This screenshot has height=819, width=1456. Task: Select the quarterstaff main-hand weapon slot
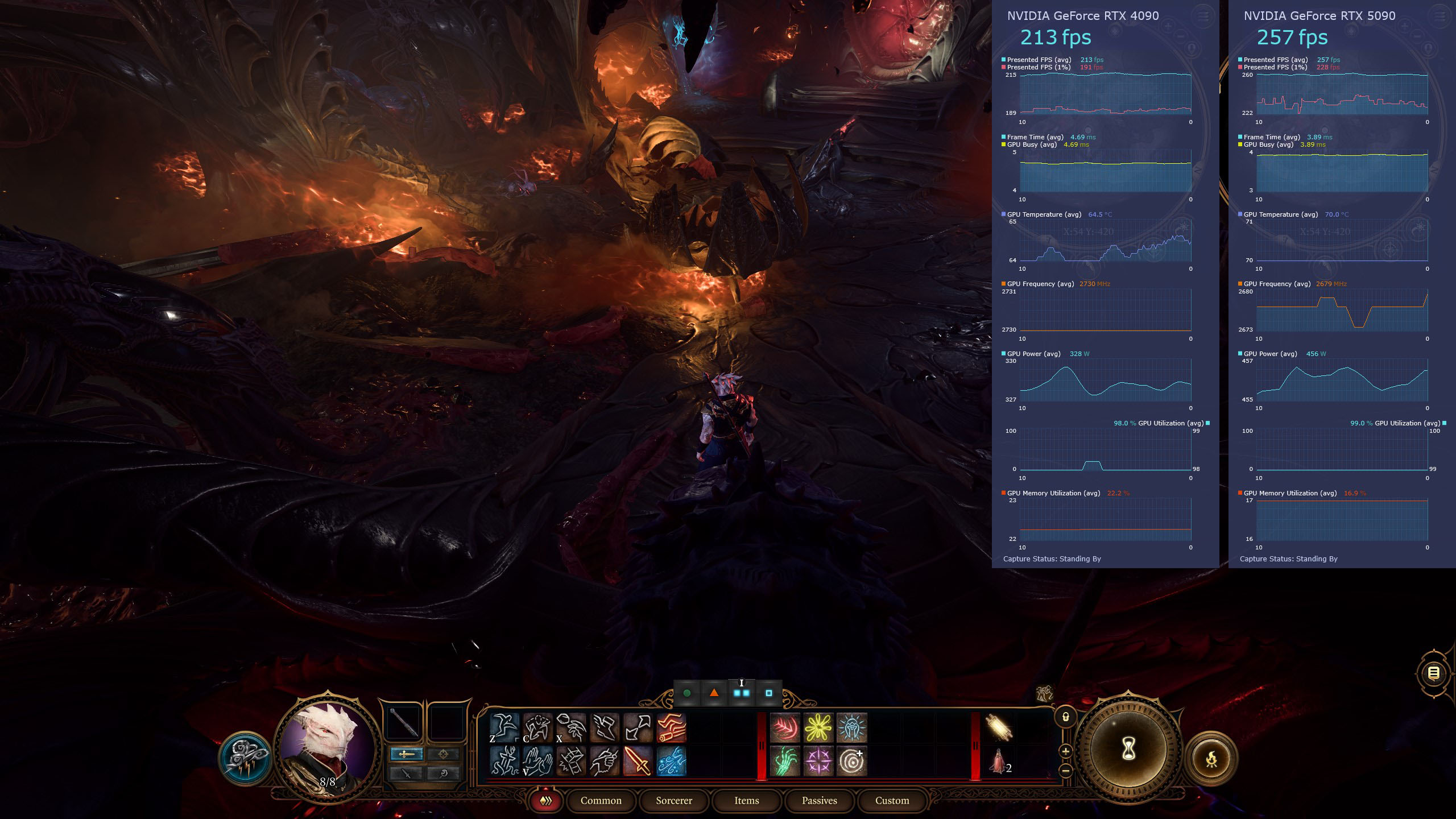403,723
